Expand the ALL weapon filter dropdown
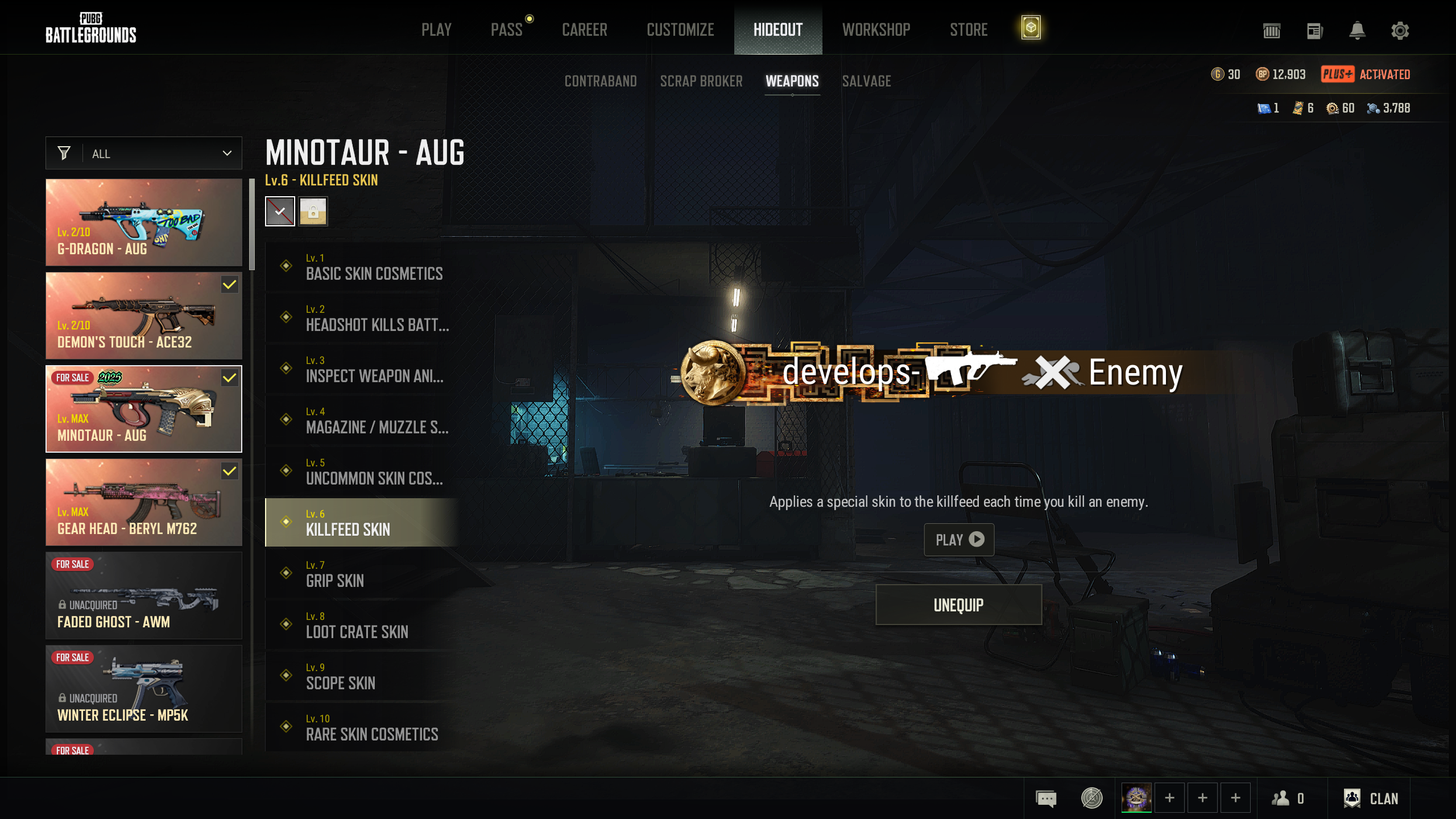 [144, 154]
